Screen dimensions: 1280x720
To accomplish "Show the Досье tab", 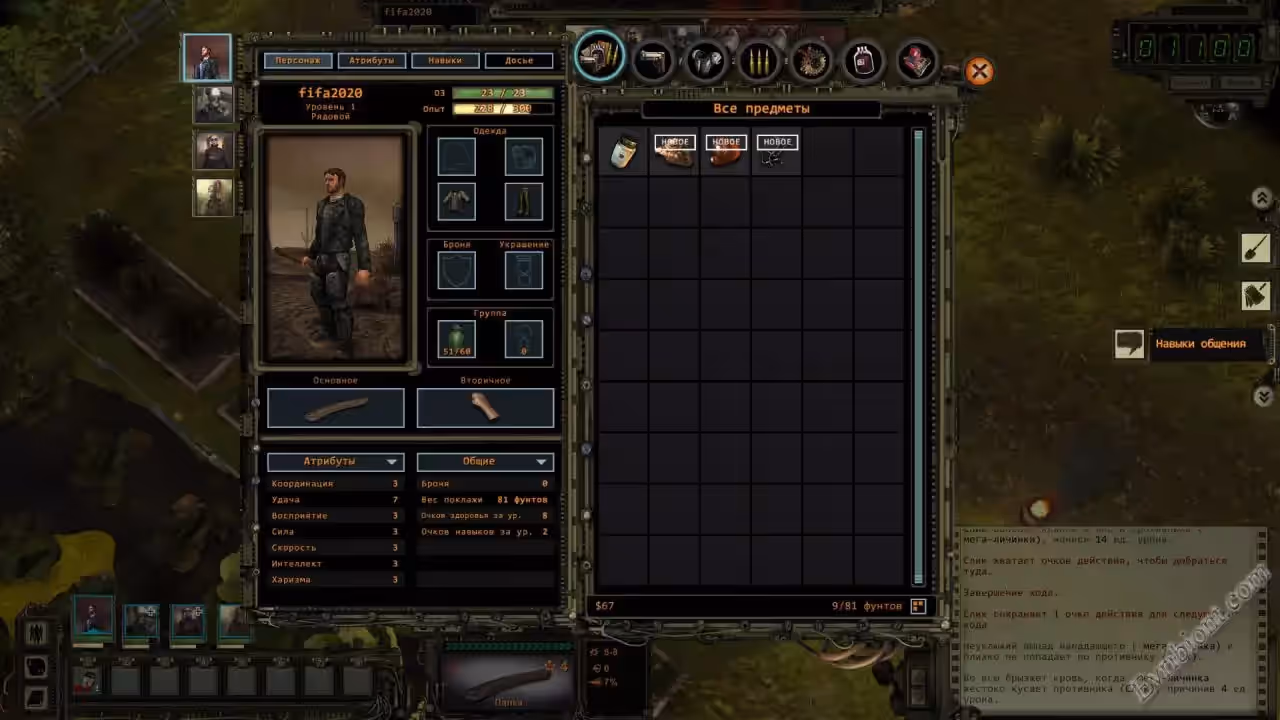I will (519, 61).
